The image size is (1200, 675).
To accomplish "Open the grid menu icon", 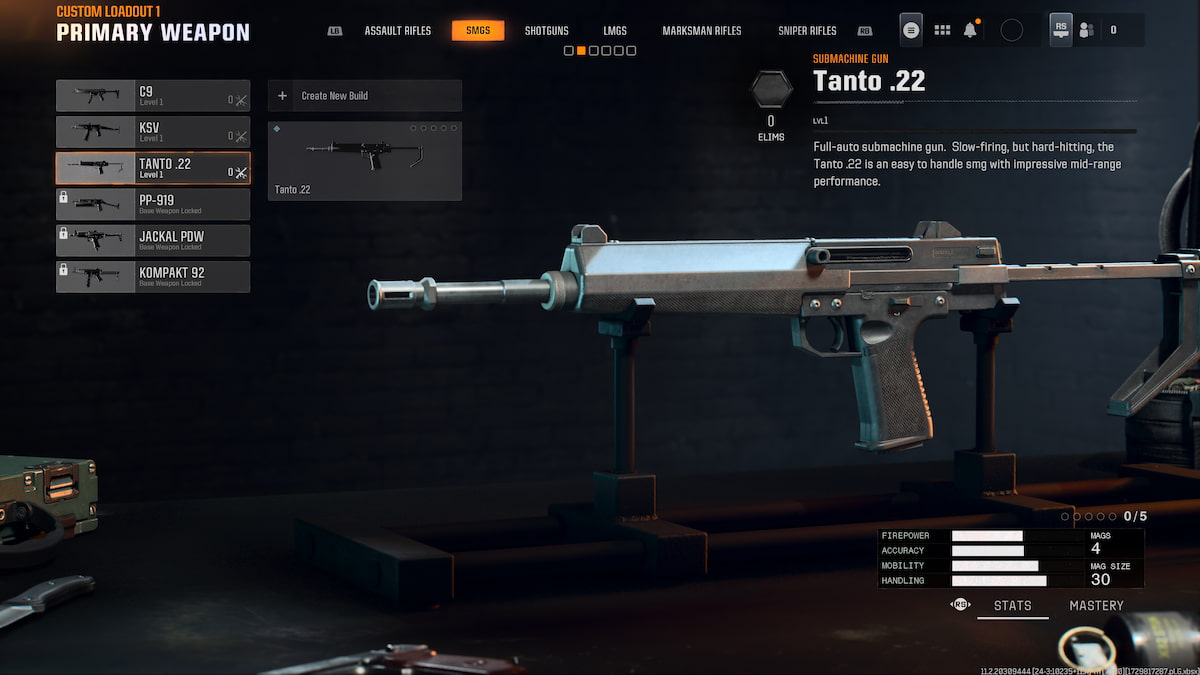I will [942, 30].
